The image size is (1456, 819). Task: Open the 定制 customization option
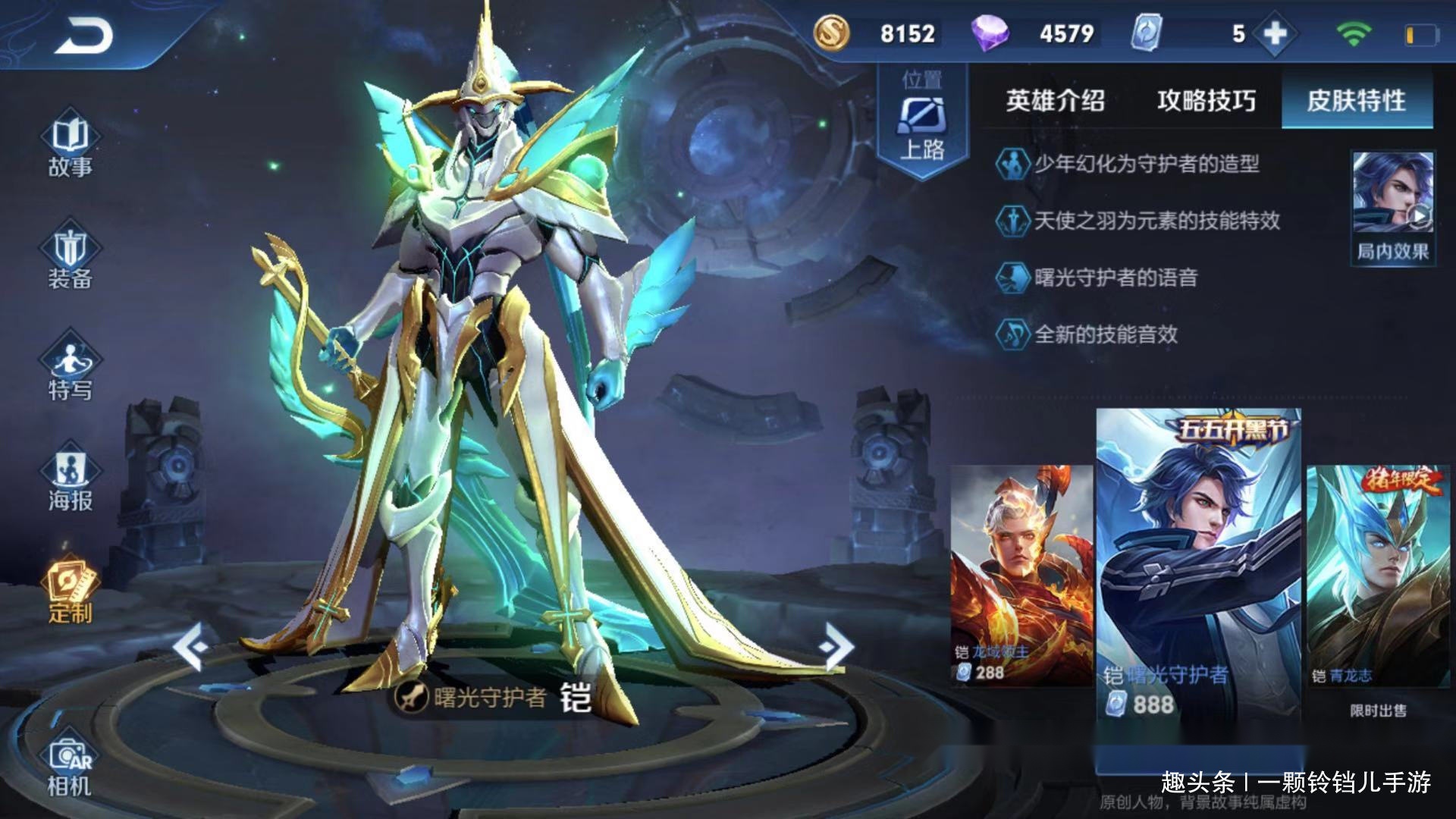pos(70,592)
